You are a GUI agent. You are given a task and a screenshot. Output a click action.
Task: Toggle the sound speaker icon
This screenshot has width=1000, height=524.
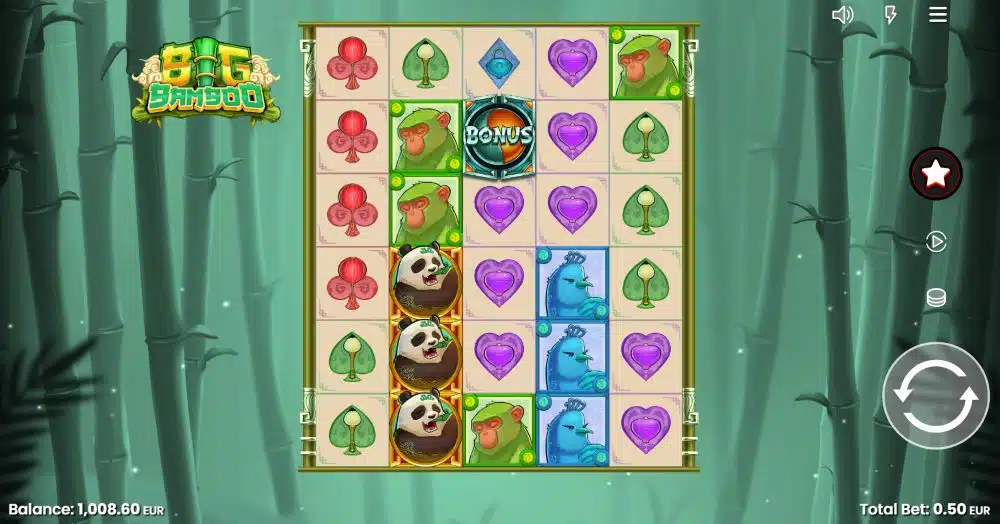(x=843, y=14)
